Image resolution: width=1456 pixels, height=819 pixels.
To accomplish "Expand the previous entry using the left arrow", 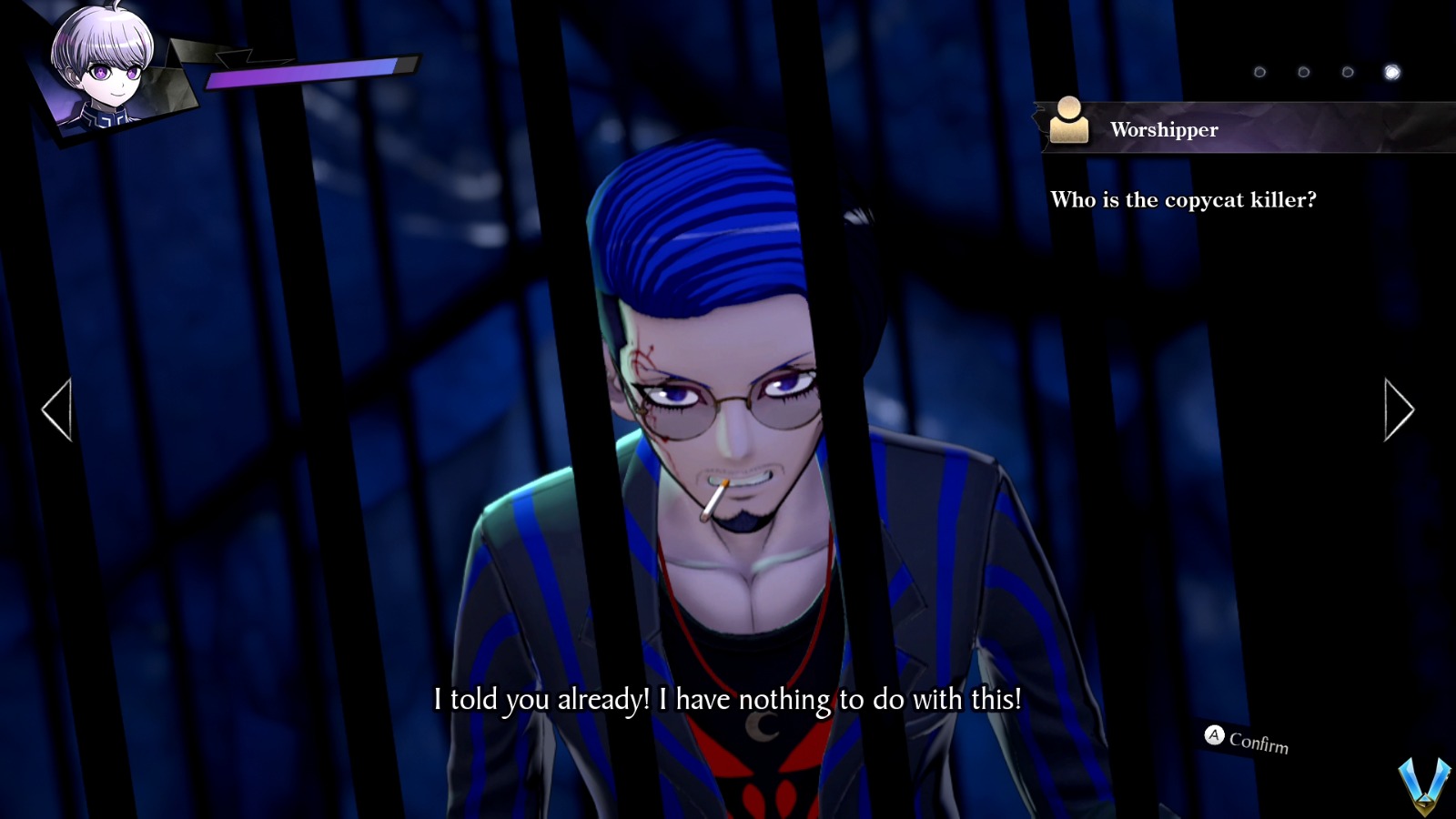I will pos(55,409).
